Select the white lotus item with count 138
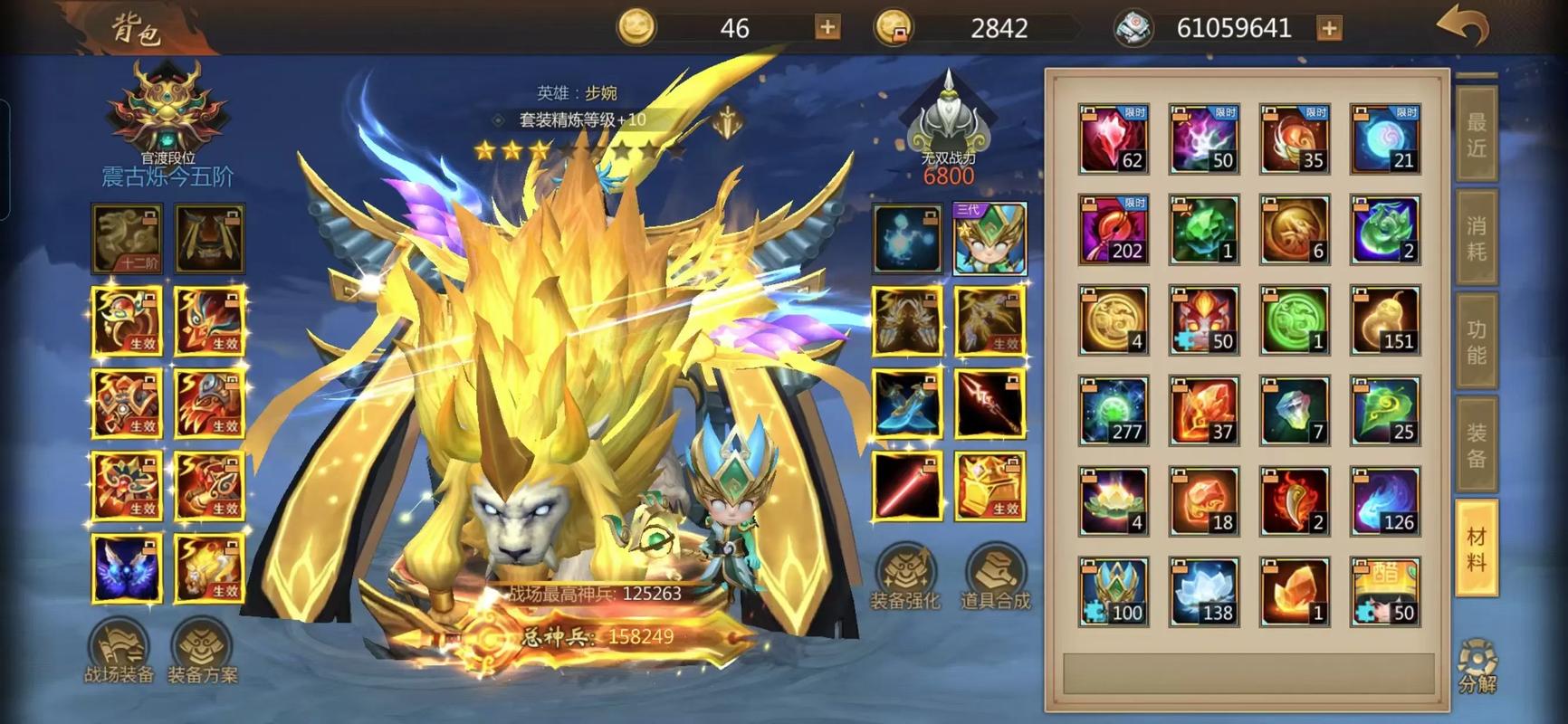1568x724 pixels. click(1204, 592)
